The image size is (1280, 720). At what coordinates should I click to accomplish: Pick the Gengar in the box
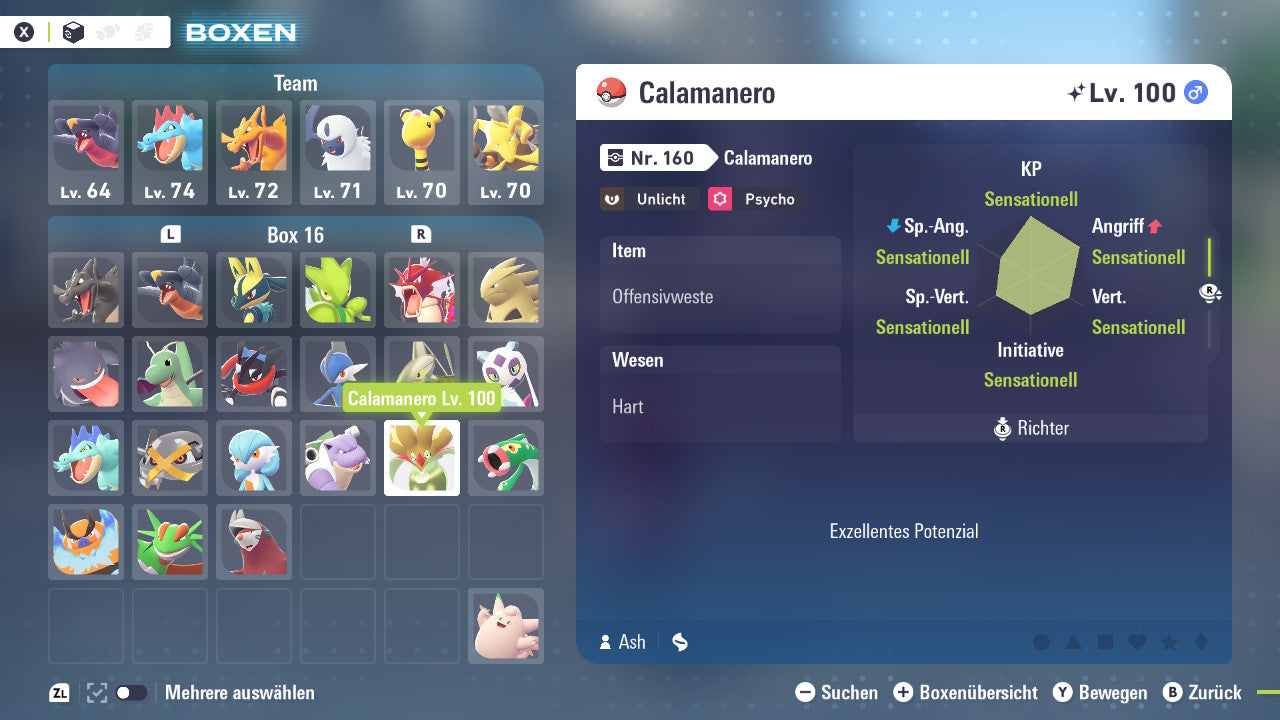click(86, 374)
